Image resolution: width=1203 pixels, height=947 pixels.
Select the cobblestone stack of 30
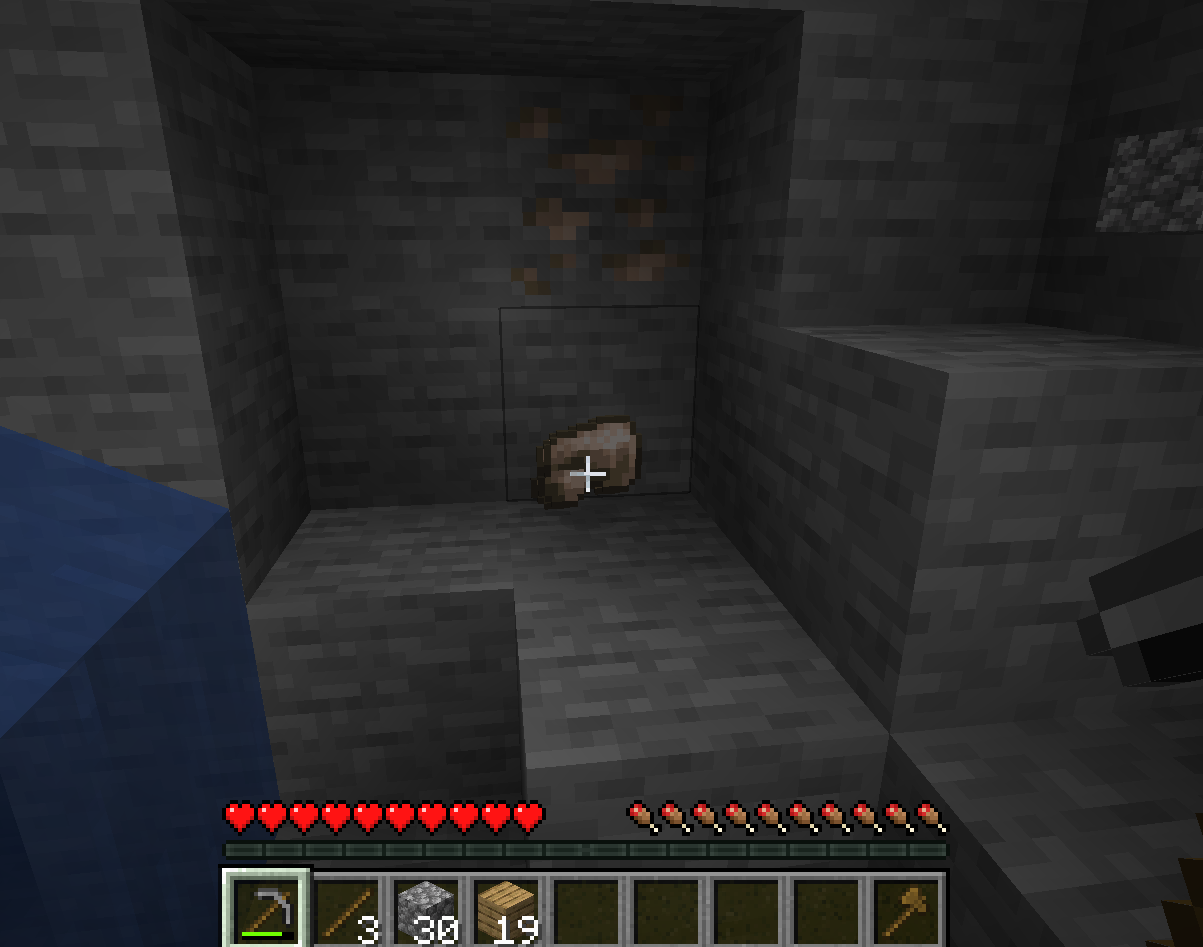[x=427, y=910]
